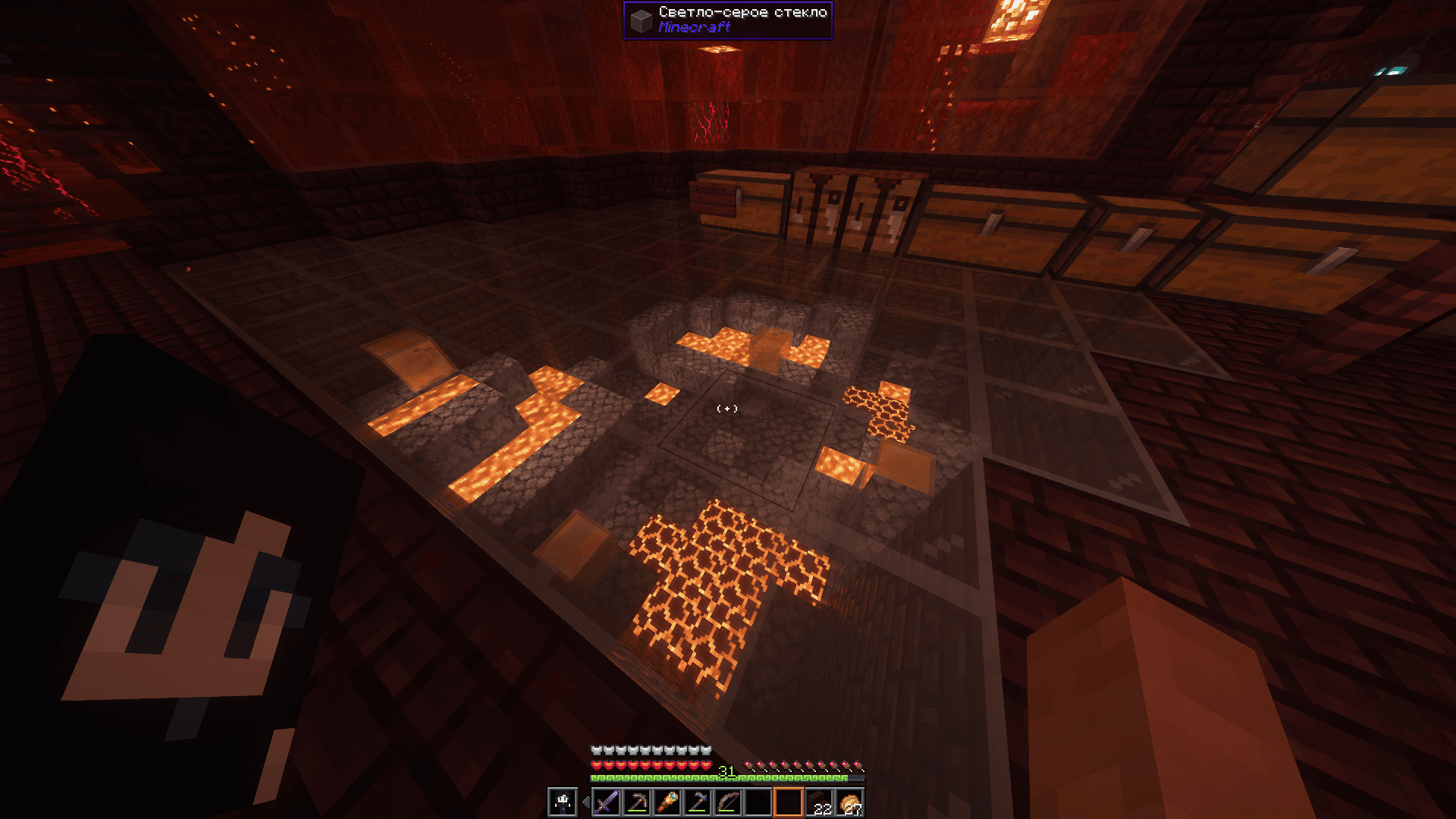Choose the pickaxe in the hotbar
Image resolution: width=1456 pixels, height=819 pixels.
636,802
